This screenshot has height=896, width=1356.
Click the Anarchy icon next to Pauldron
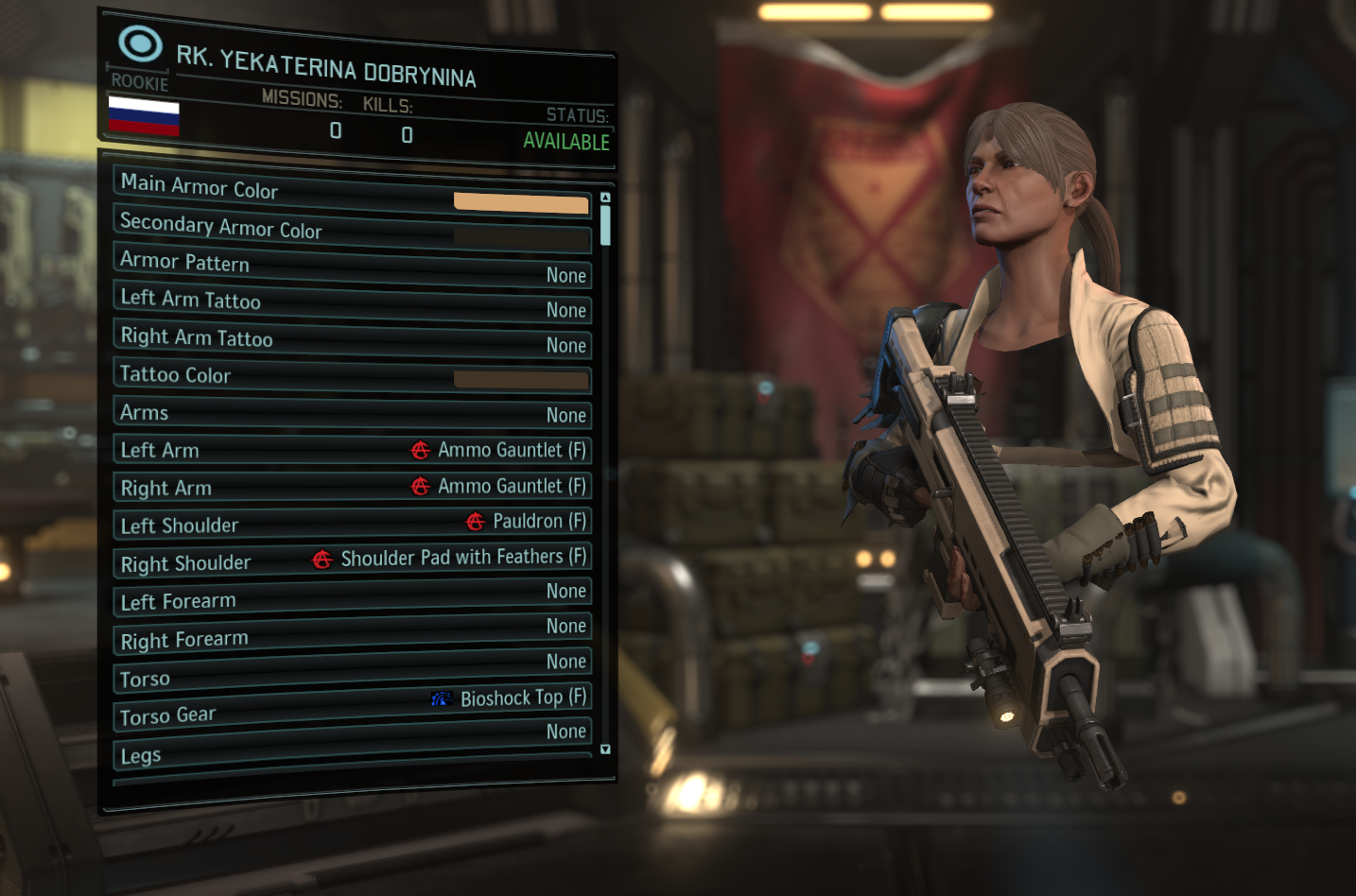click(x=473, y=522)
